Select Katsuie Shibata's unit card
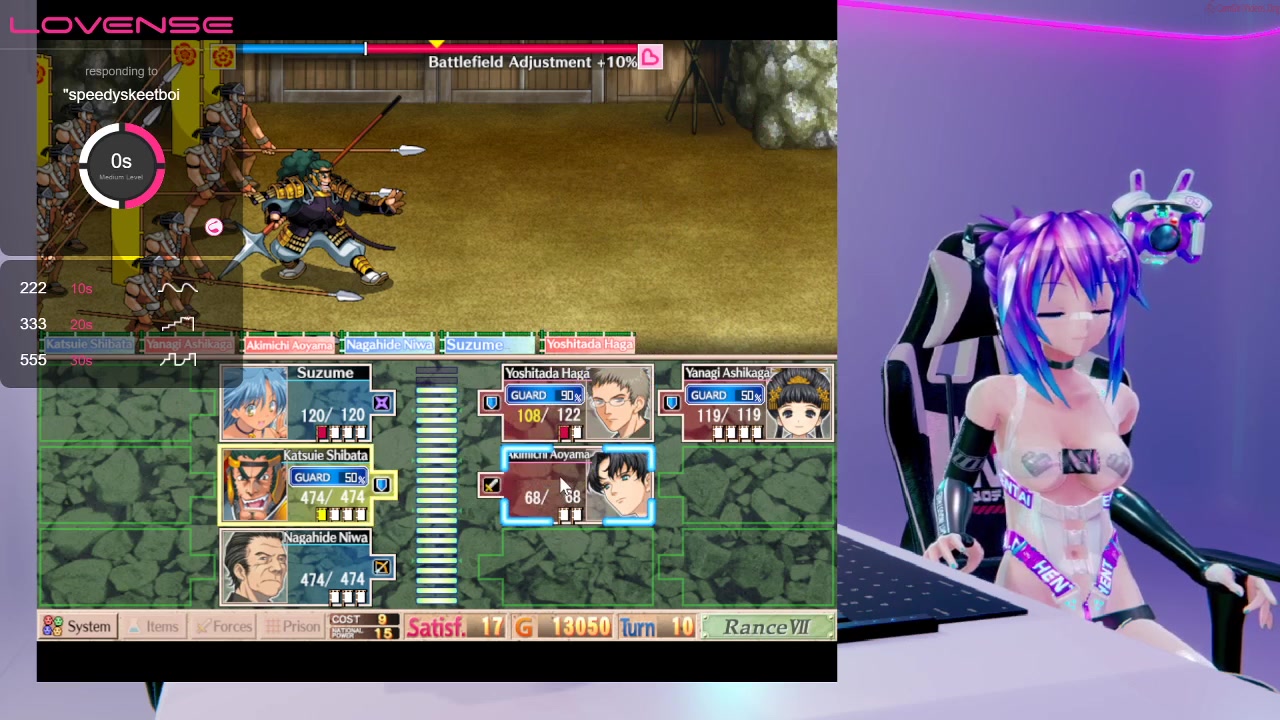Image resolution: width=1280 pixels, height=720 pixels. (x=296, y=486)
